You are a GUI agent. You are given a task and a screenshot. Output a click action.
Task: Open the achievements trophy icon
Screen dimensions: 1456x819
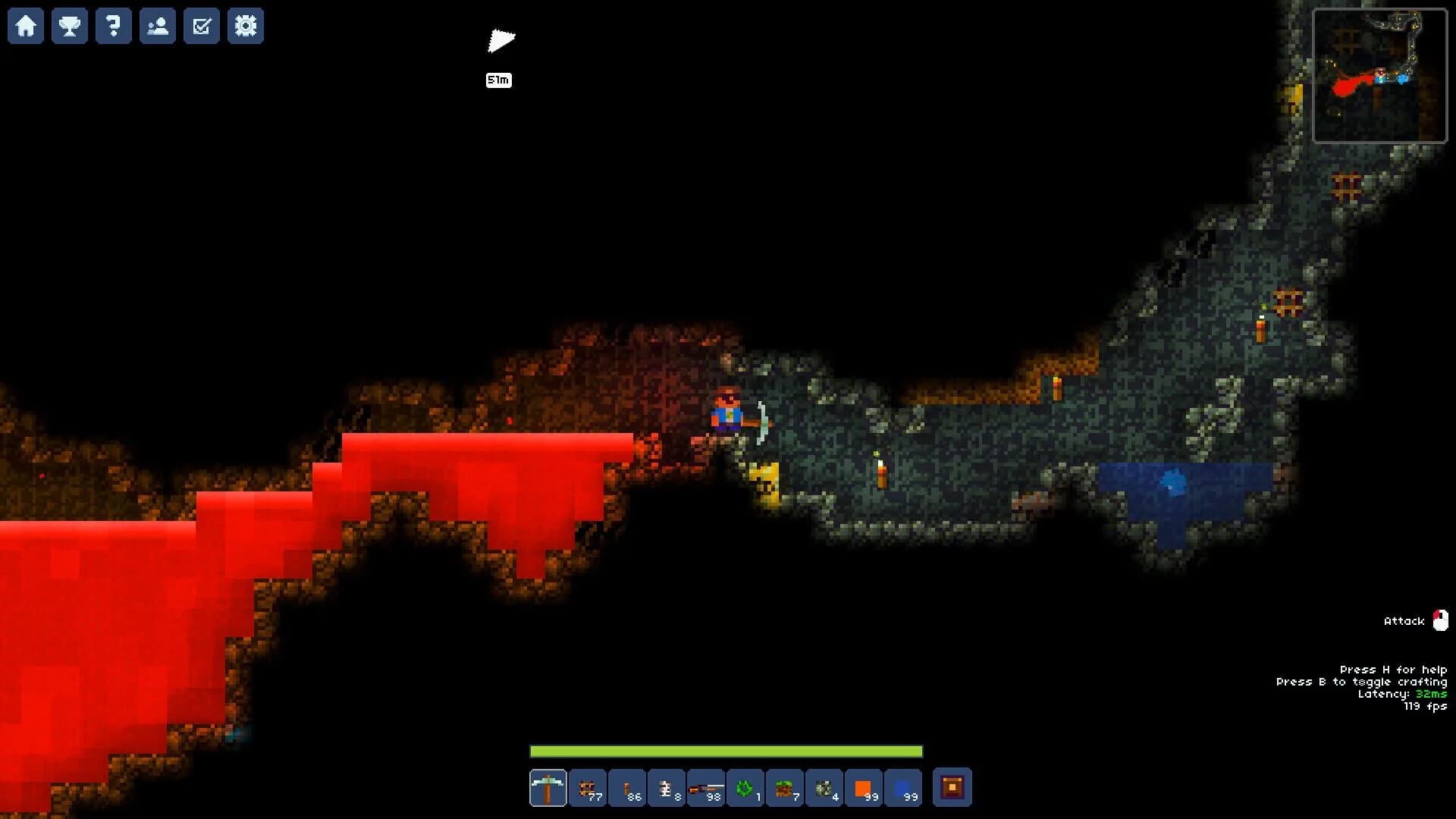click(x=69, y=26)
